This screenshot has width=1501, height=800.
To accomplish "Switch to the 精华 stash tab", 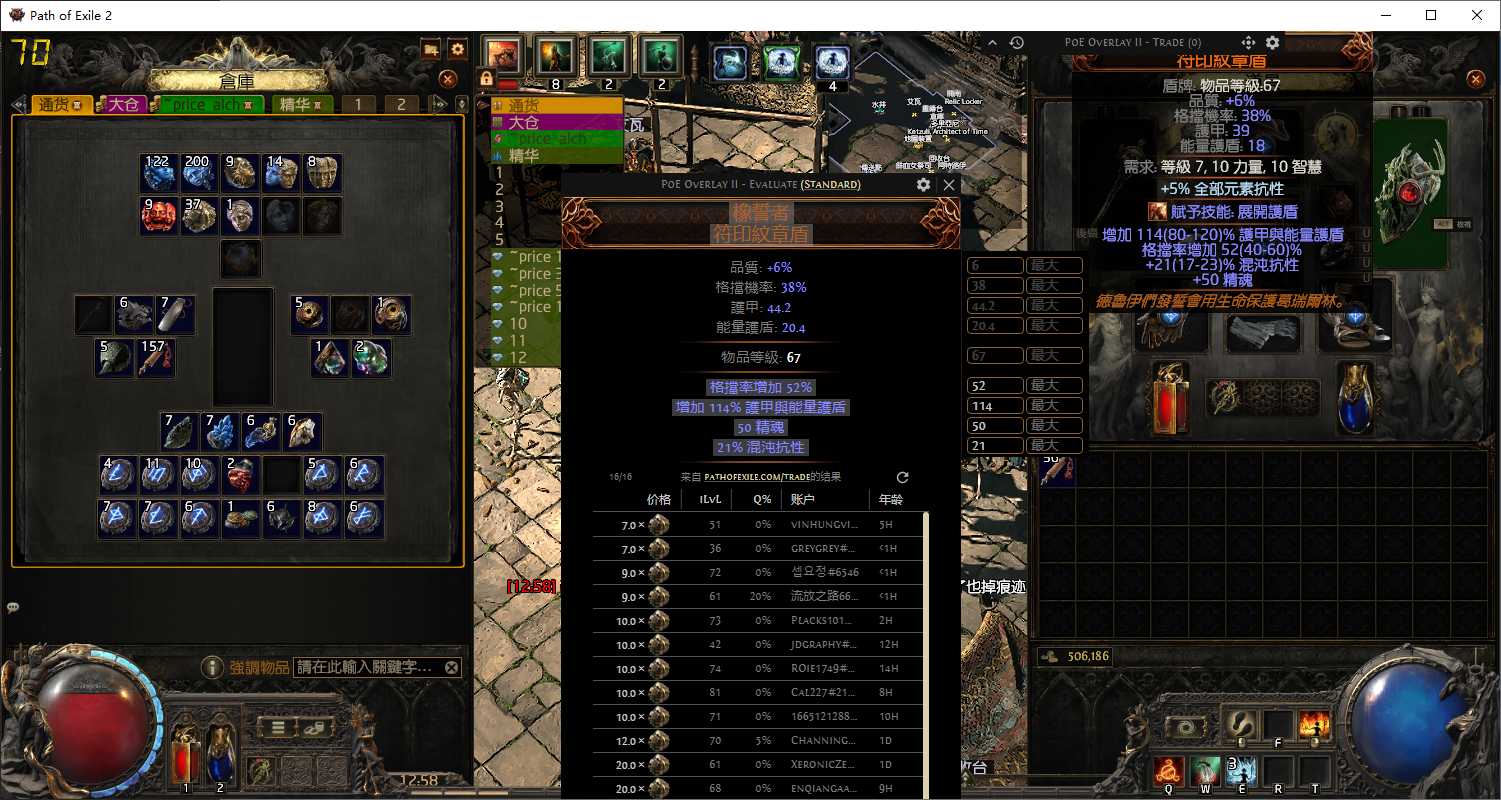I will 301,103.
